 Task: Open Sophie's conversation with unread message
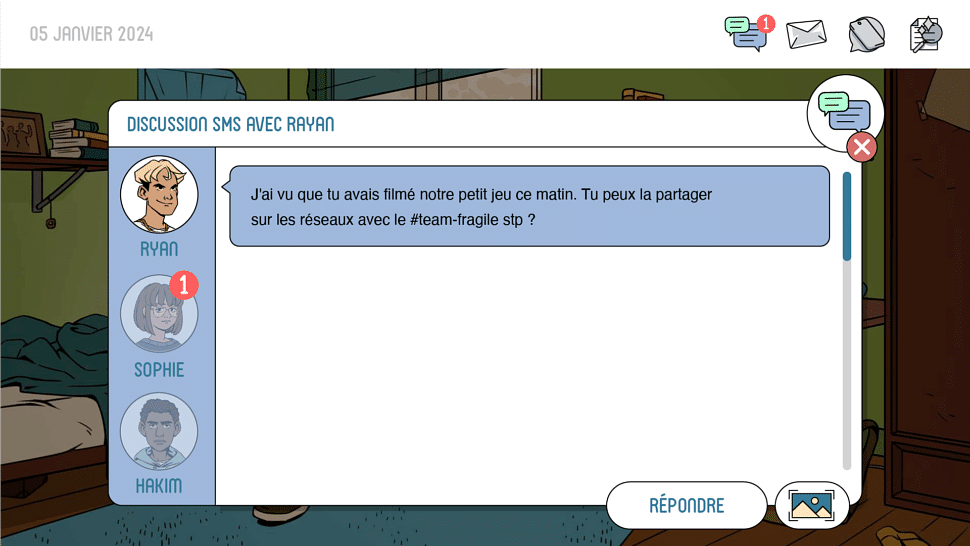[x=159, y=314]
